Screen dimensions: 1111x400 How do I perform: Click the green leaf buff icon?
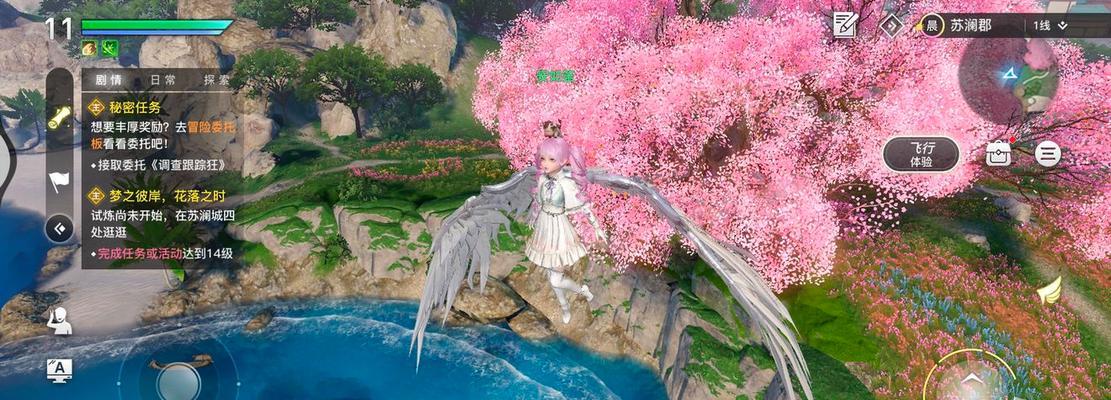coord(109,48)
